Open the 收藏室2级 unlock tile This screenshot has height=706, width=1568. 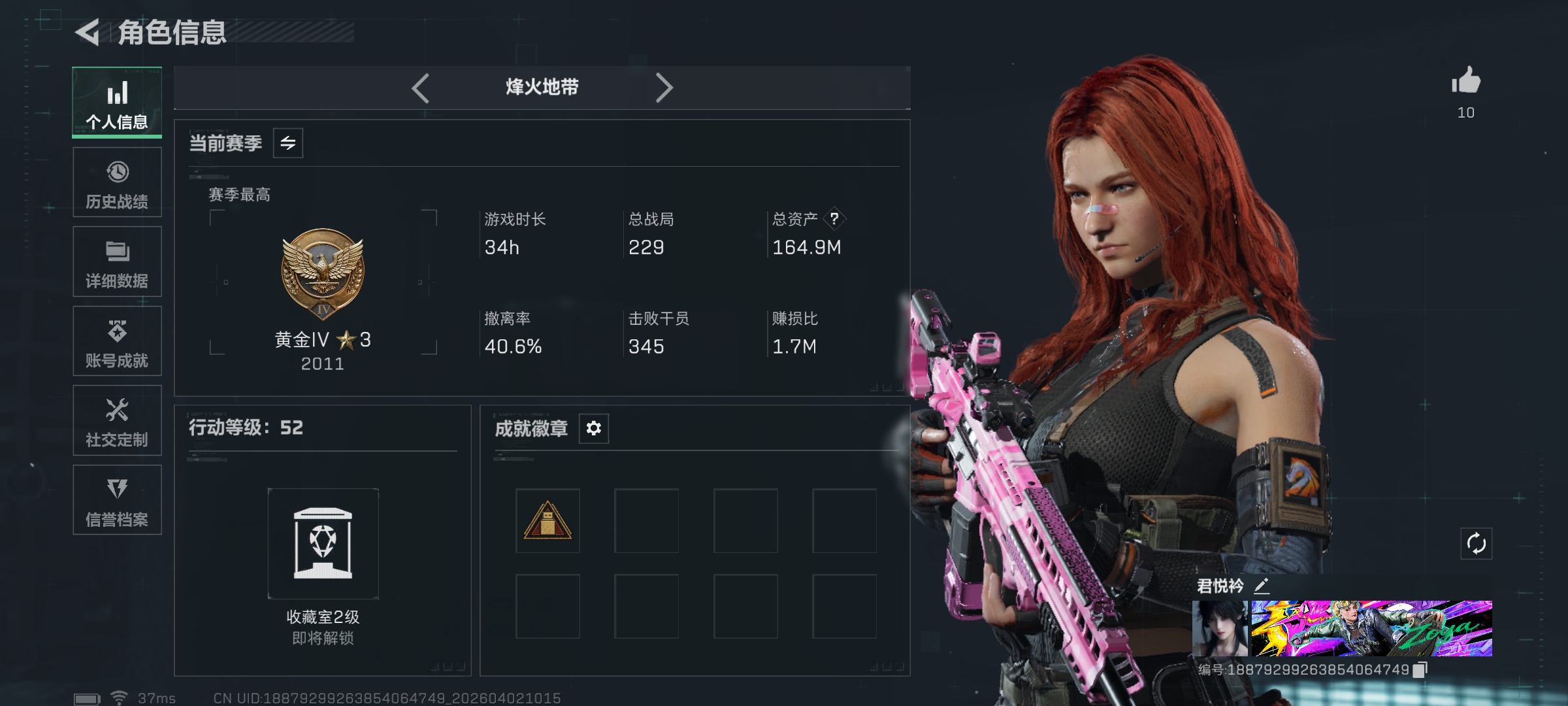tap(323, 544)
